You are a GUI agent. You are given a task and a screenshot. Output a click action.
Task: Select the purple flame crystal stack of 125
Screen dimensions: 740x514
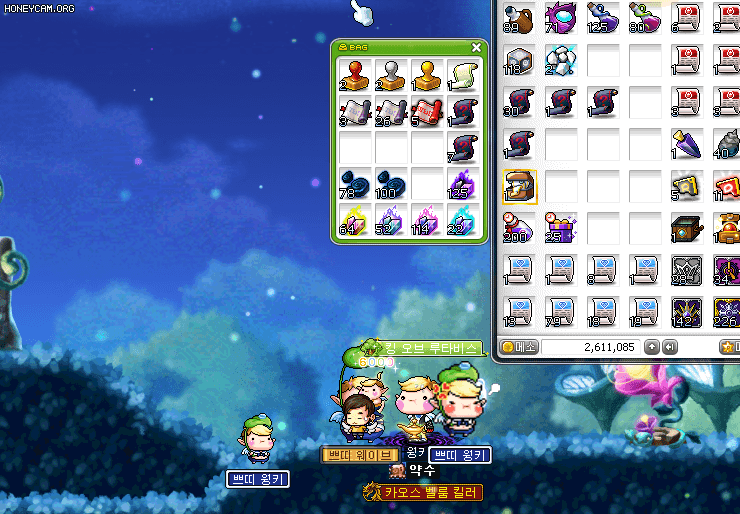tap(463, 184)
